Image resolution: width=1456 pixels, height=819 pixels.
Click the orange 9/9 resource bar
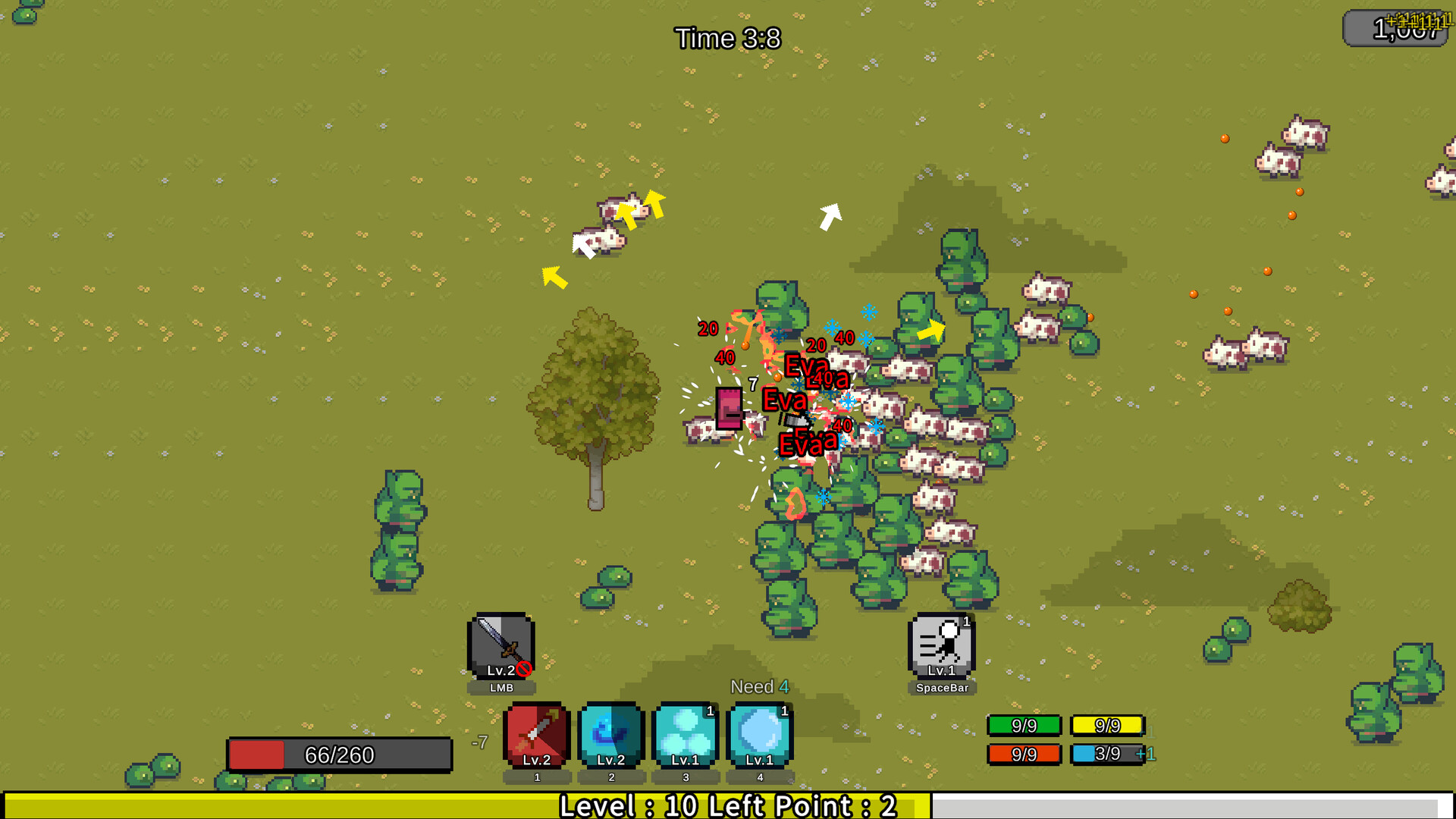[x=1024, y=754]
